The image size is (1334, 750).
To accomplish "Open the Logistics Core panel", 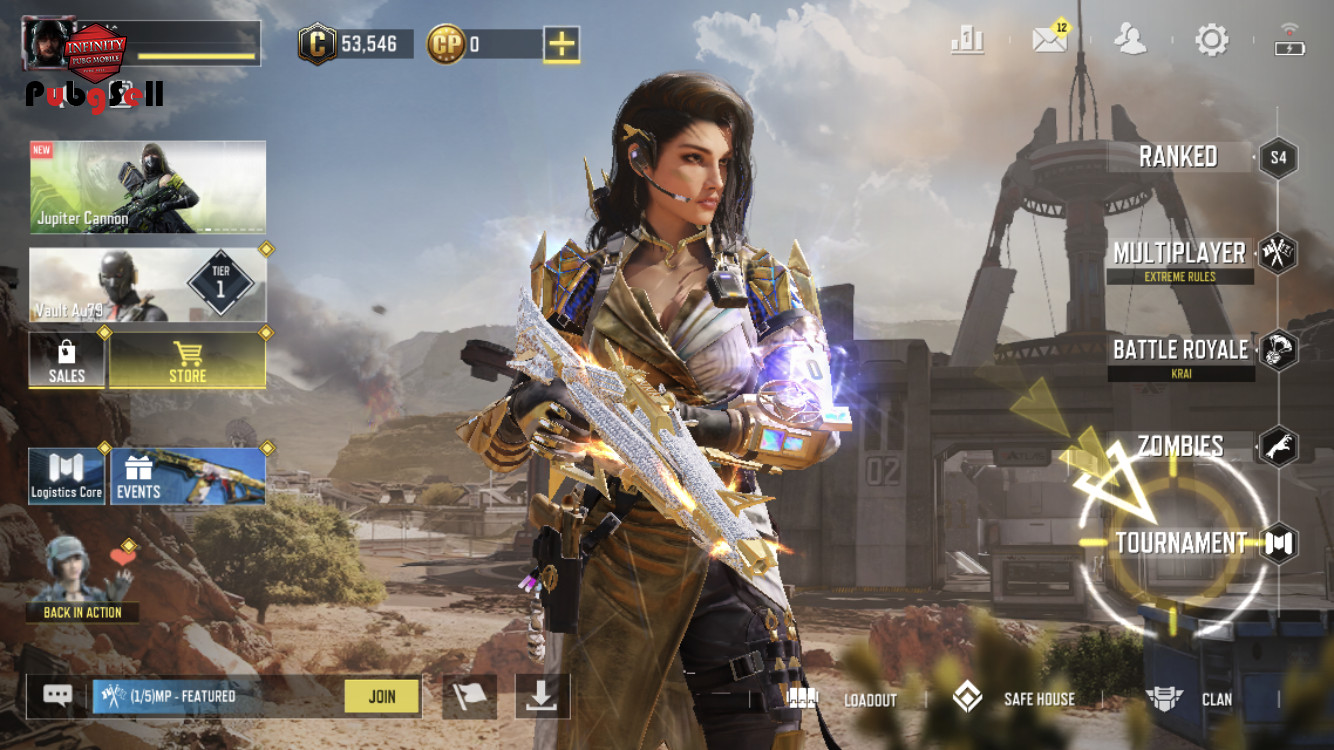I will (67, 476).
